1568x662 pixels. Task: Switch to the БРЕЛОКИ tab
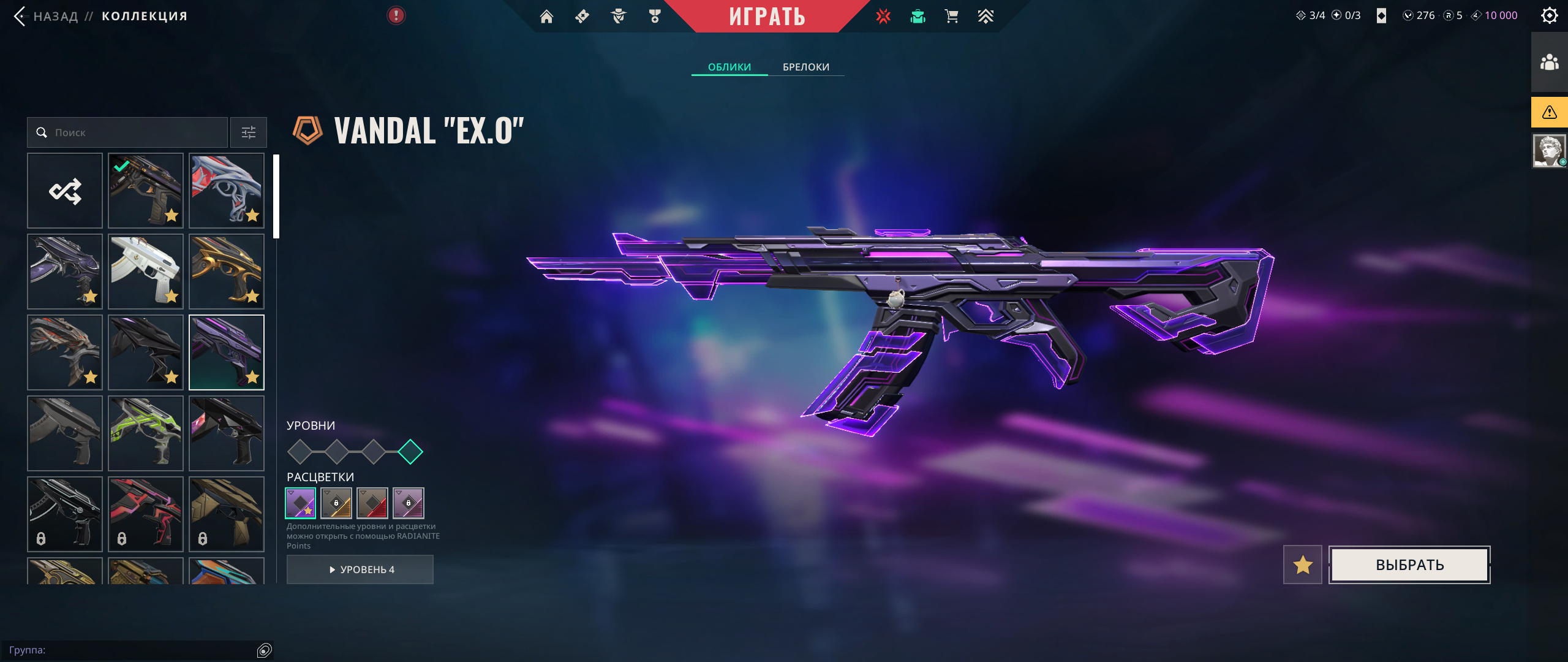click(x=806, y=67)
